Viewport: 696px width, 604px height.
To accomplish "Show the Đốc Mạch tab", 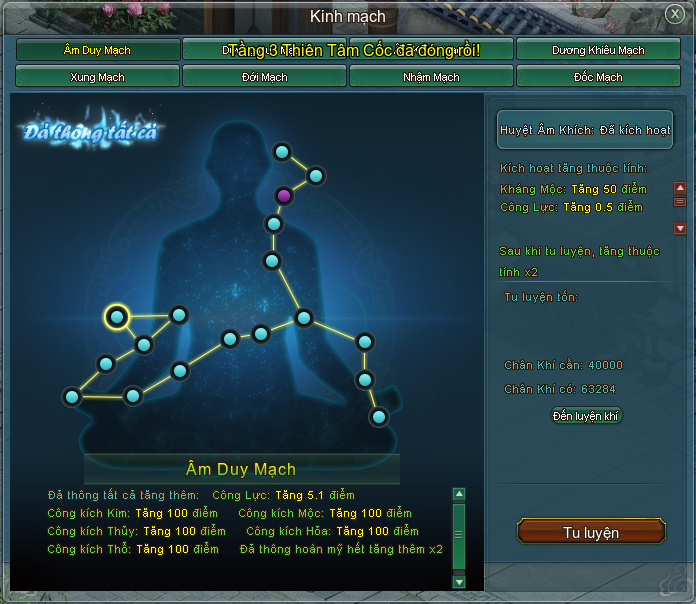I will (x=598, y=76).
